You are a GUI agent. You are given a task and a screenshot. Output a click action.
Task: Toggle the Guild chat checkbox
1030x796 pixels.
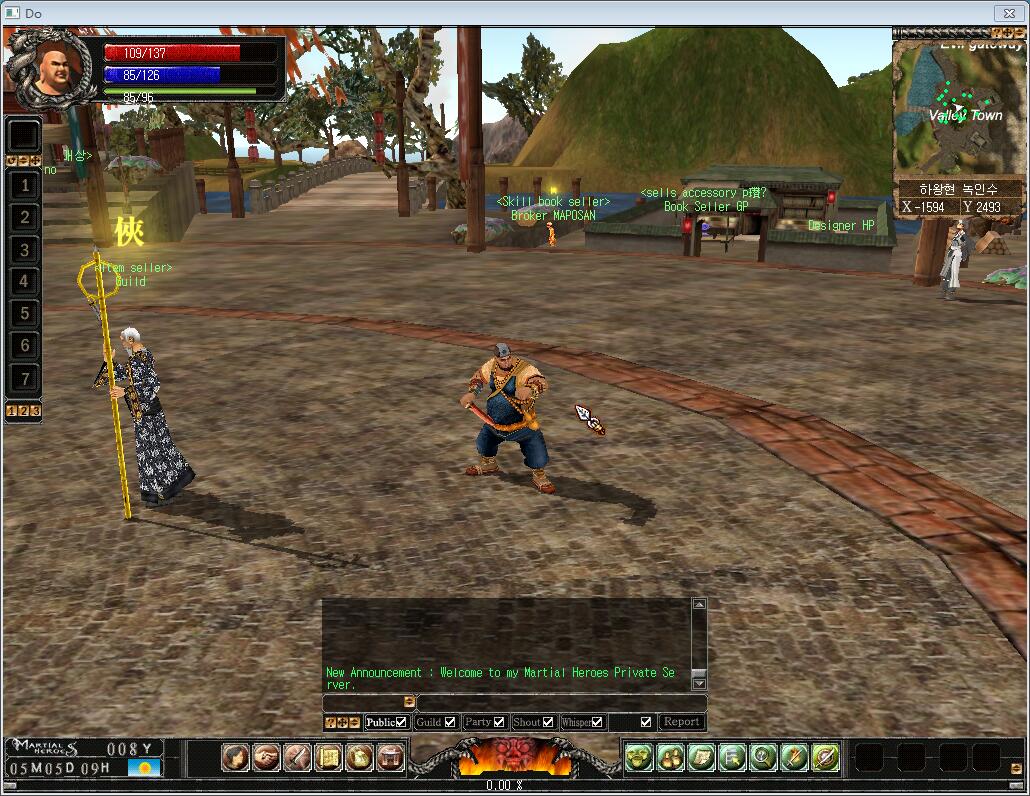(x=450, y=722)
